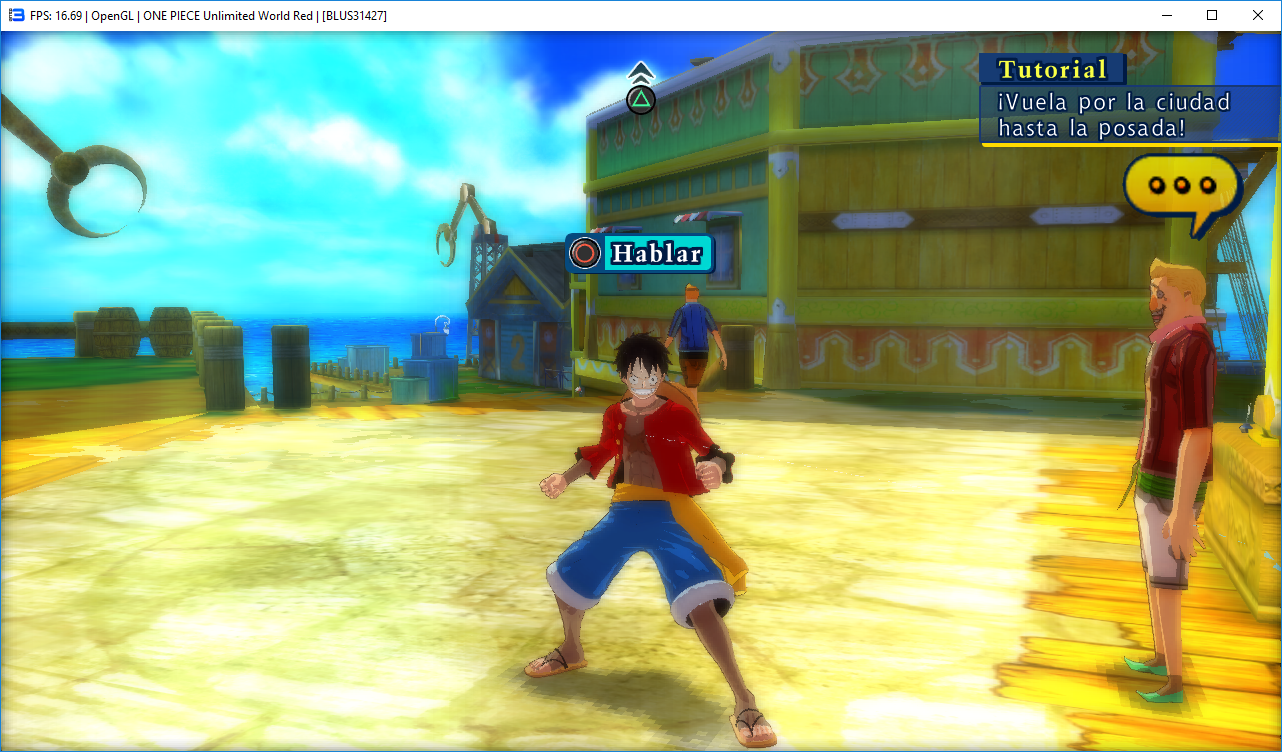
Task: Close the emulator window
Action: (1258, 15)
